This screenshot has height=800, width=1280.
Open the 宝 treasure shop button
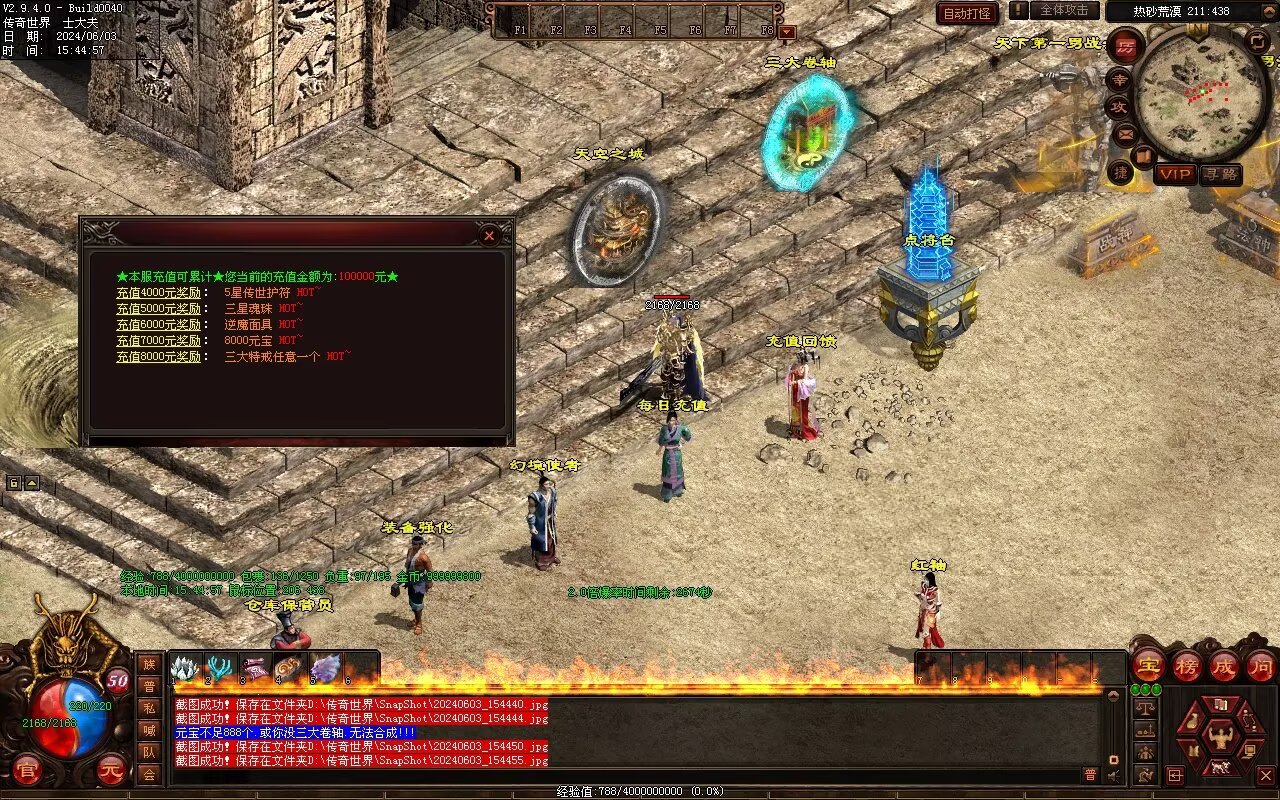1148,665
